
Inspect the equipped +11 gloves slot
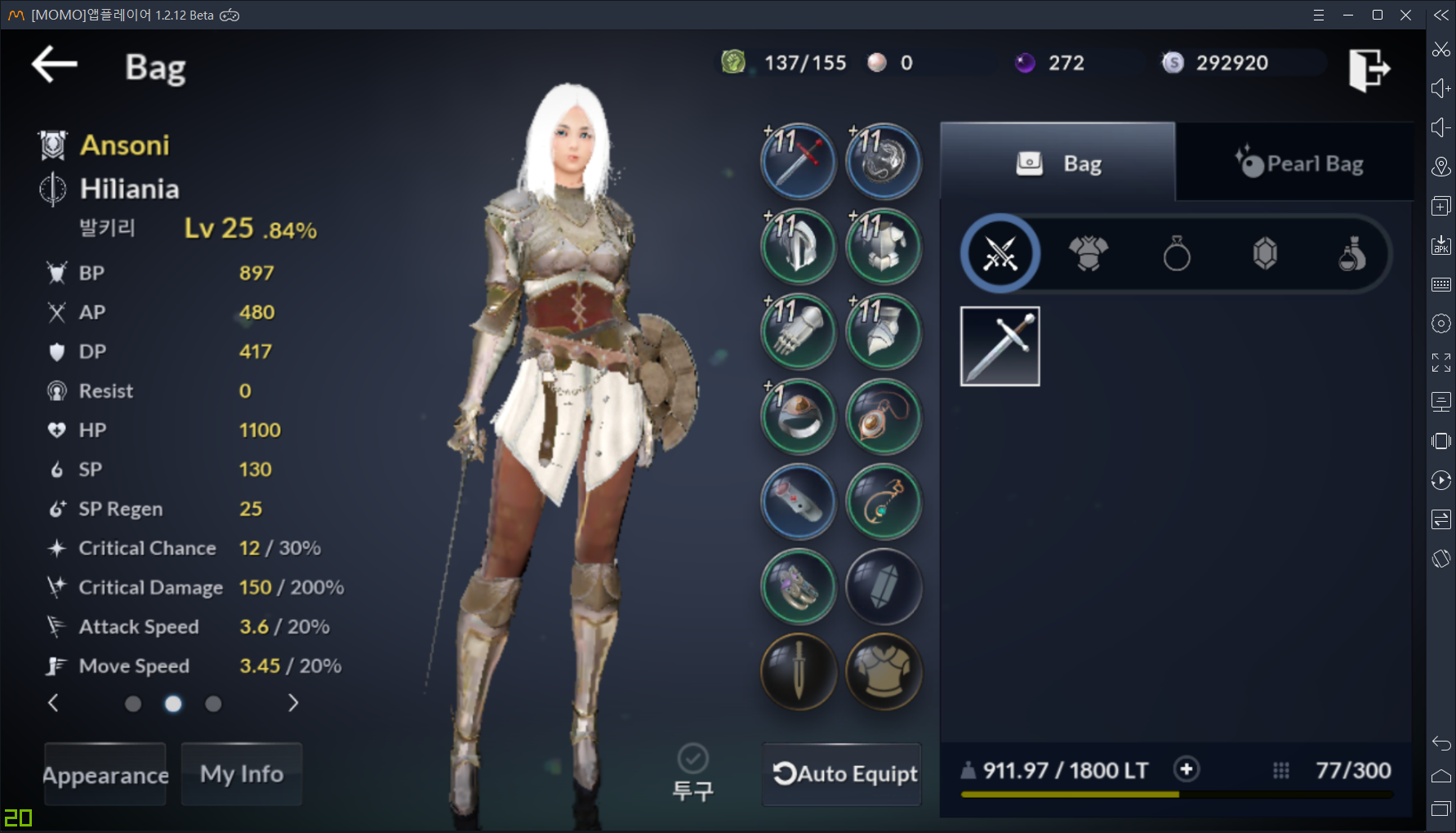[799, 332]
